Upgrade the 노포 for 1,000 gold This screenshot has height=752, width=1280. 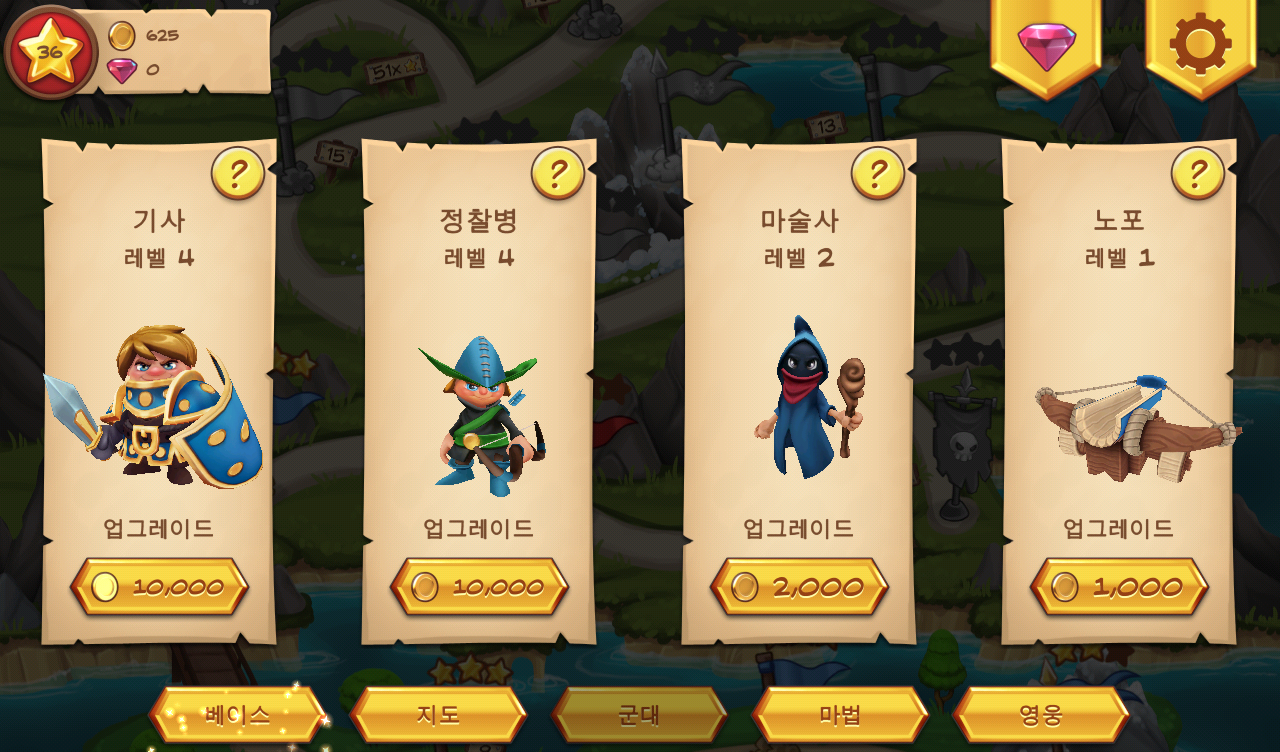pyautogui.click(x=1118, y=587)
